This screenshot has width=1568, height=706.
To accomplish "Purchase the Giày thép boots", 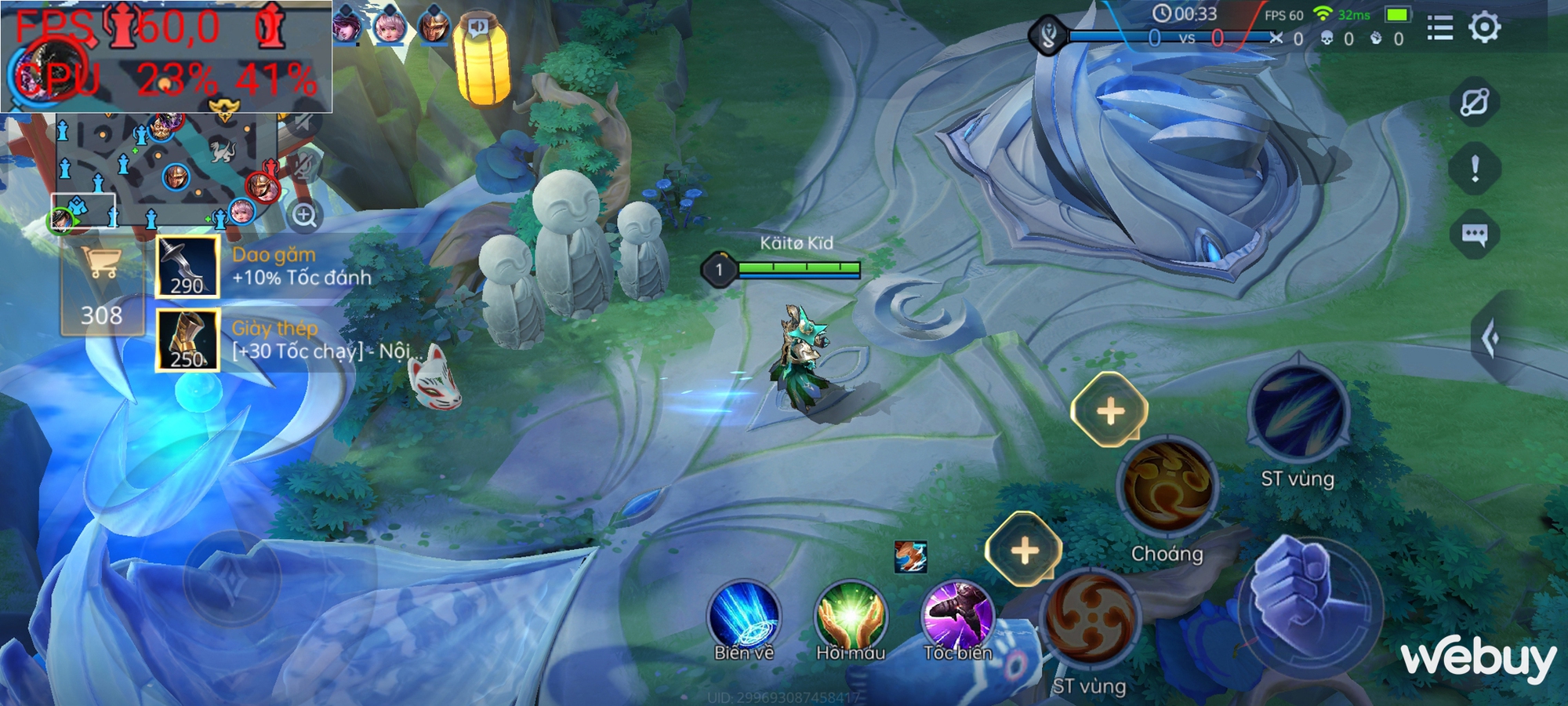I will pos(187,340).
